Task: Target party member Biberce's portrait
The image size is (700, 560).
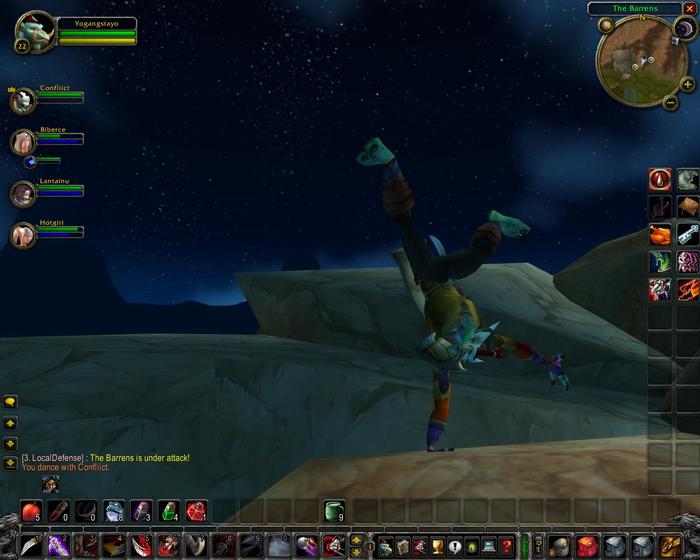Action: click(22, 142)
